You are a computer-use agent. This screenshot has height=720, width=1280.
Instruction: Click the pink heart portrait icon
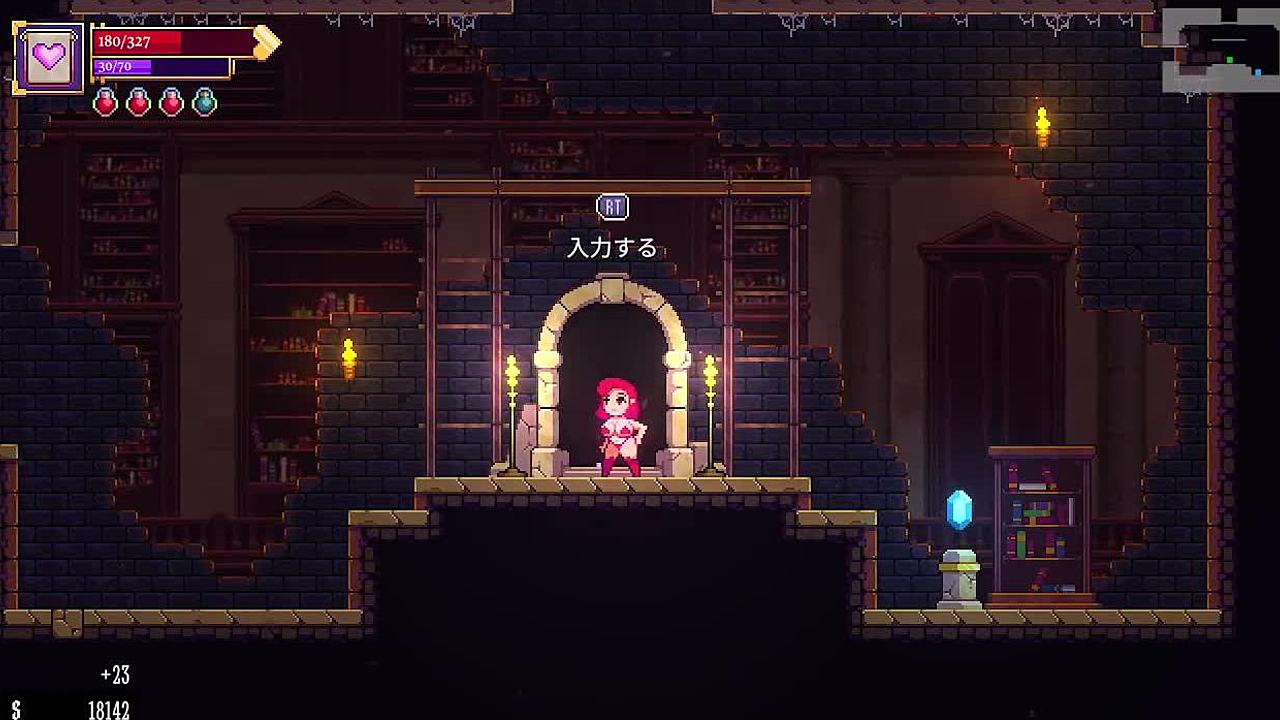pyautogui.click(x=49, y=58)
